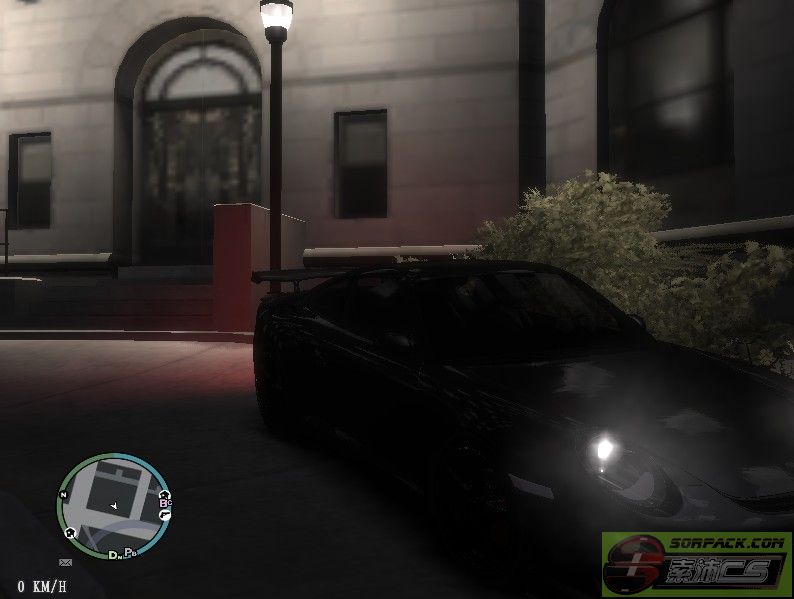Open the envelope message icon

(65, 562)
